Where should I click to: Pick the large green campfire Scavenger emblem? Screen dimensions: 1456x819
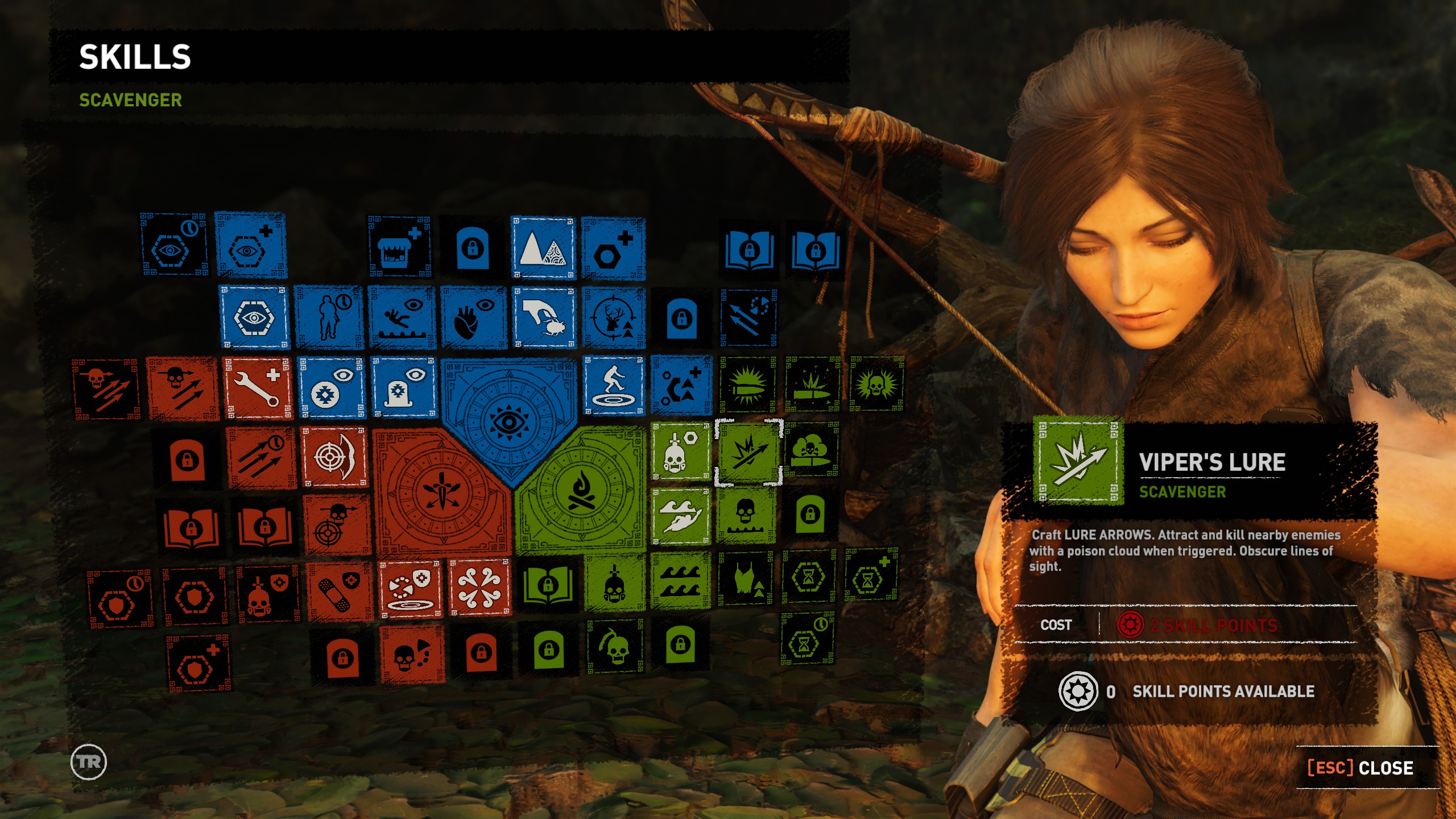(x=581, y=490)
